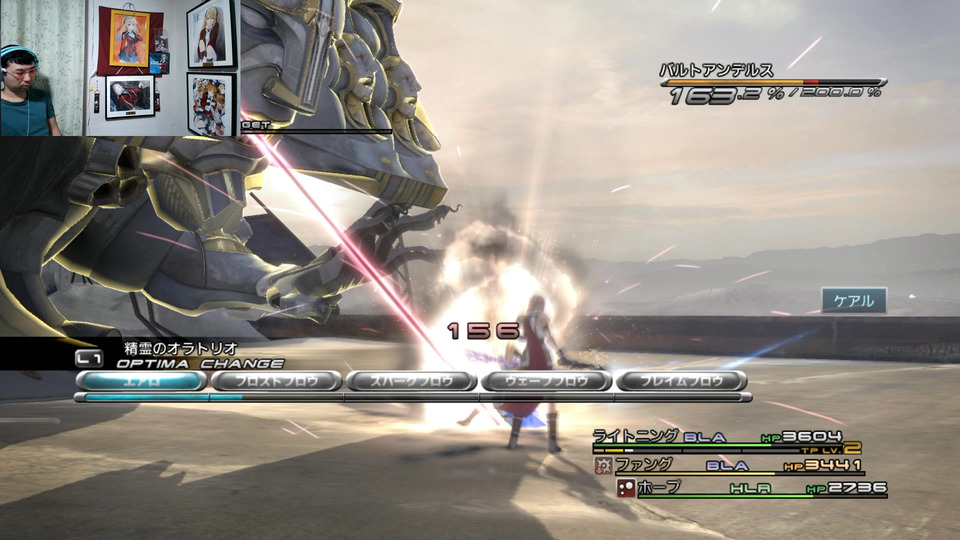Select ホープ's party status row
Image resolution: width=960 pixels, height=540 pixels.
tap(662, 488)
